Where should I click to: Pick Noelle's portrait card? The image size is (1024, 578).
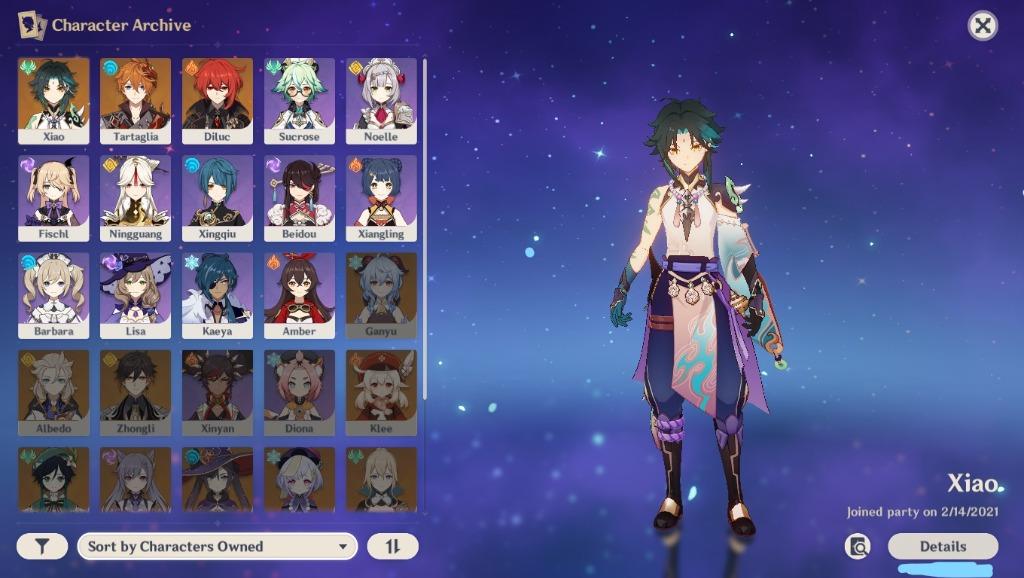click(381, 100)
